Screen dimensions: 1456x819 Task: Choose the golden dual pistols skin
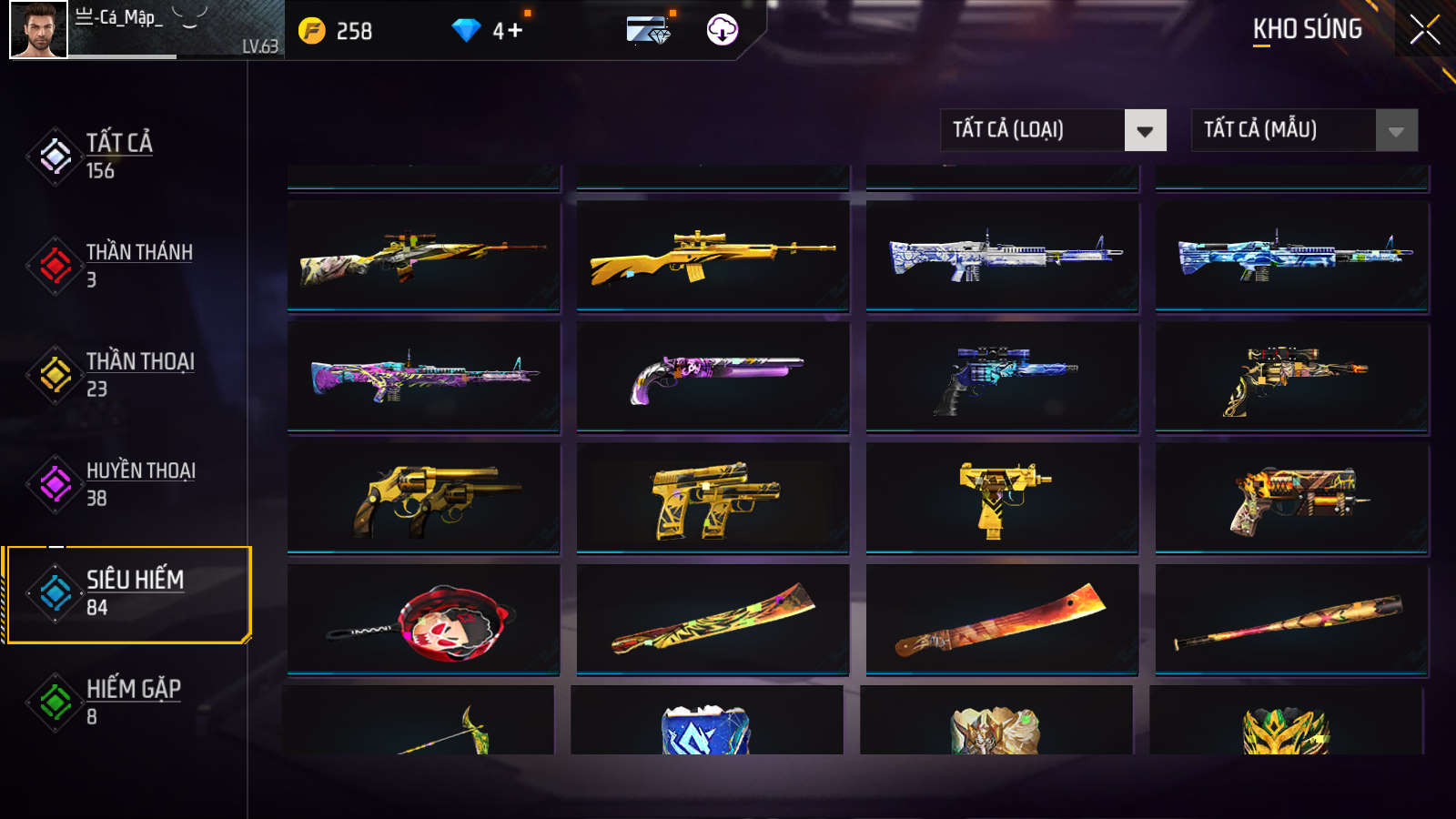713,498
